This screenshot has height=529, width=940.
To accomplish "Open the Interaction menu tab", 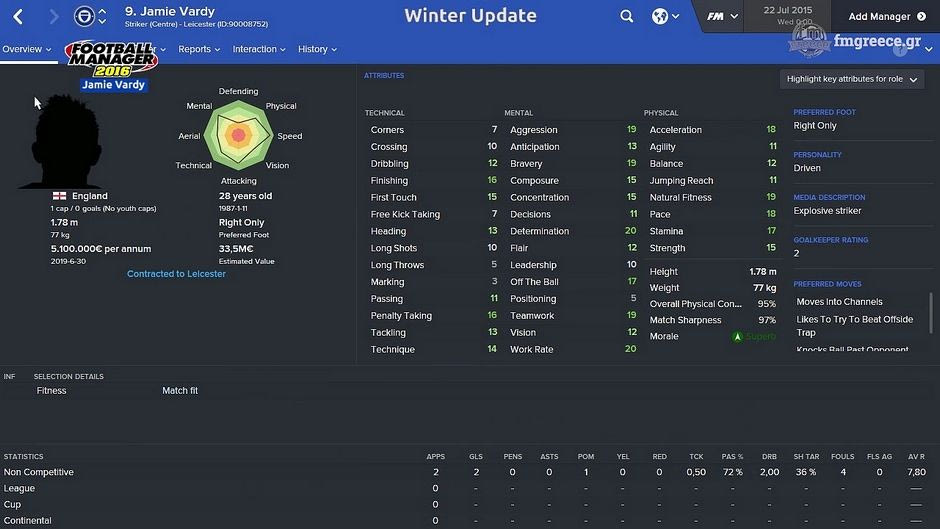I will (x=259, y=49).
